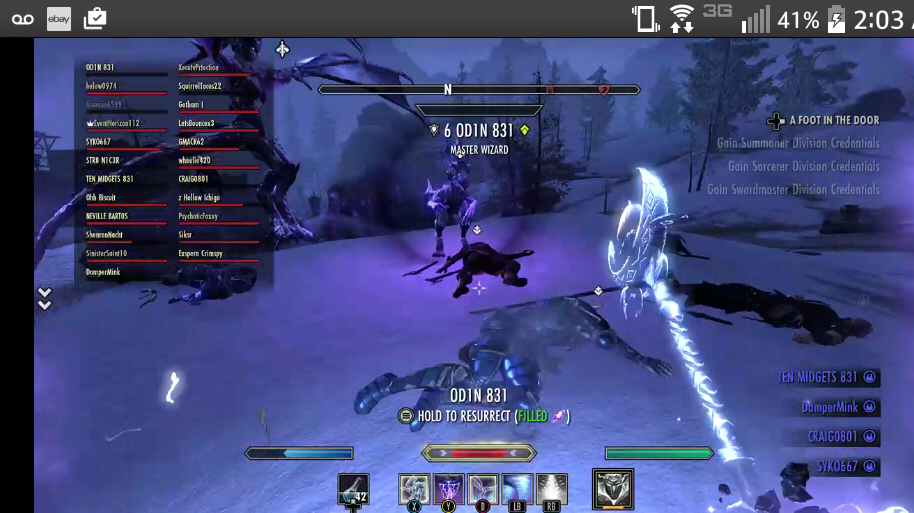Activate the crystal shard ability icon
Image resolution: width=914 pixels, height=513 pixels.
(x=414, y=489)
